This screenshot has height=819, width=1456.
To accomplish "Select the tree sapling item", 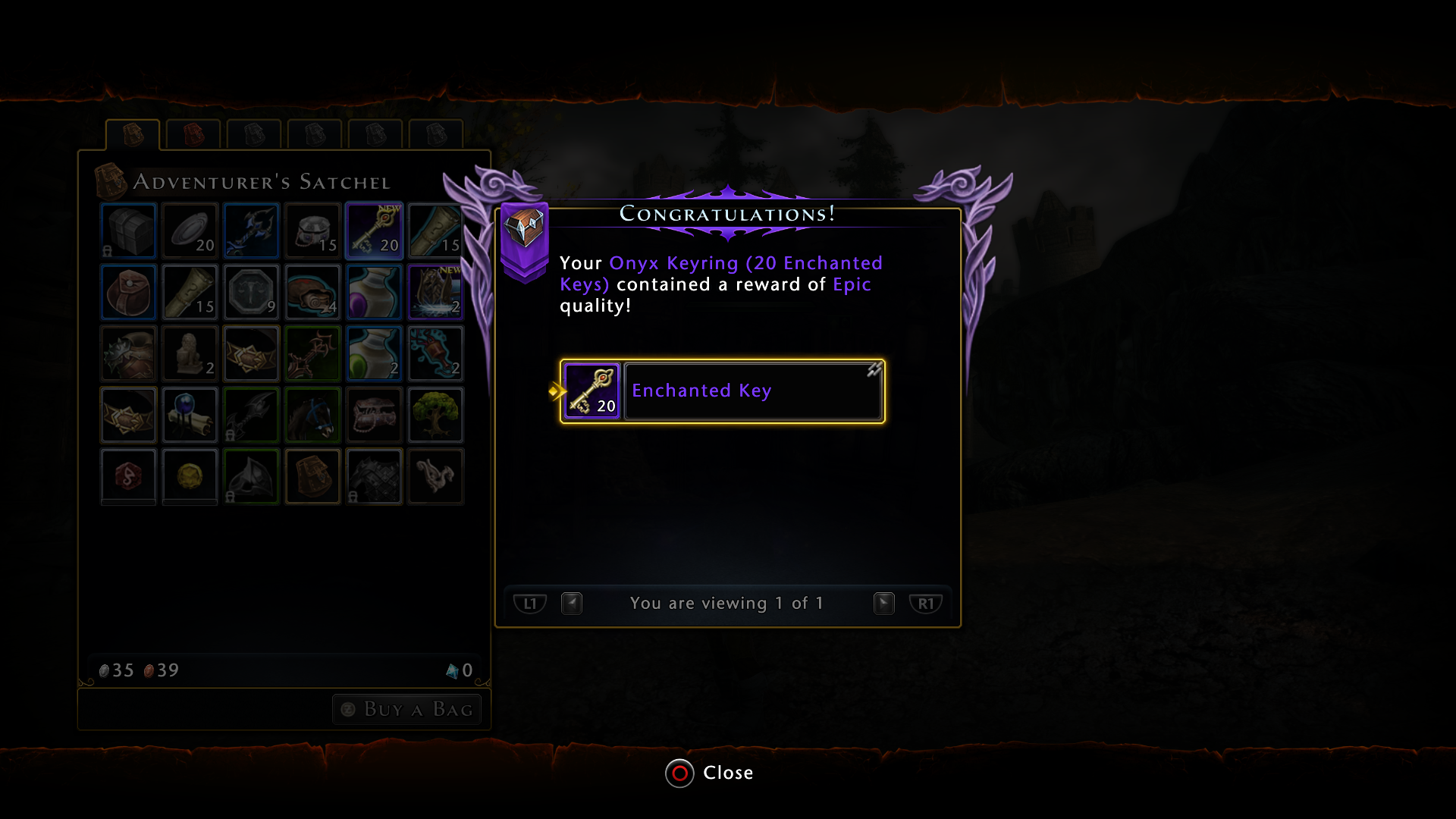I will point(435,415).
